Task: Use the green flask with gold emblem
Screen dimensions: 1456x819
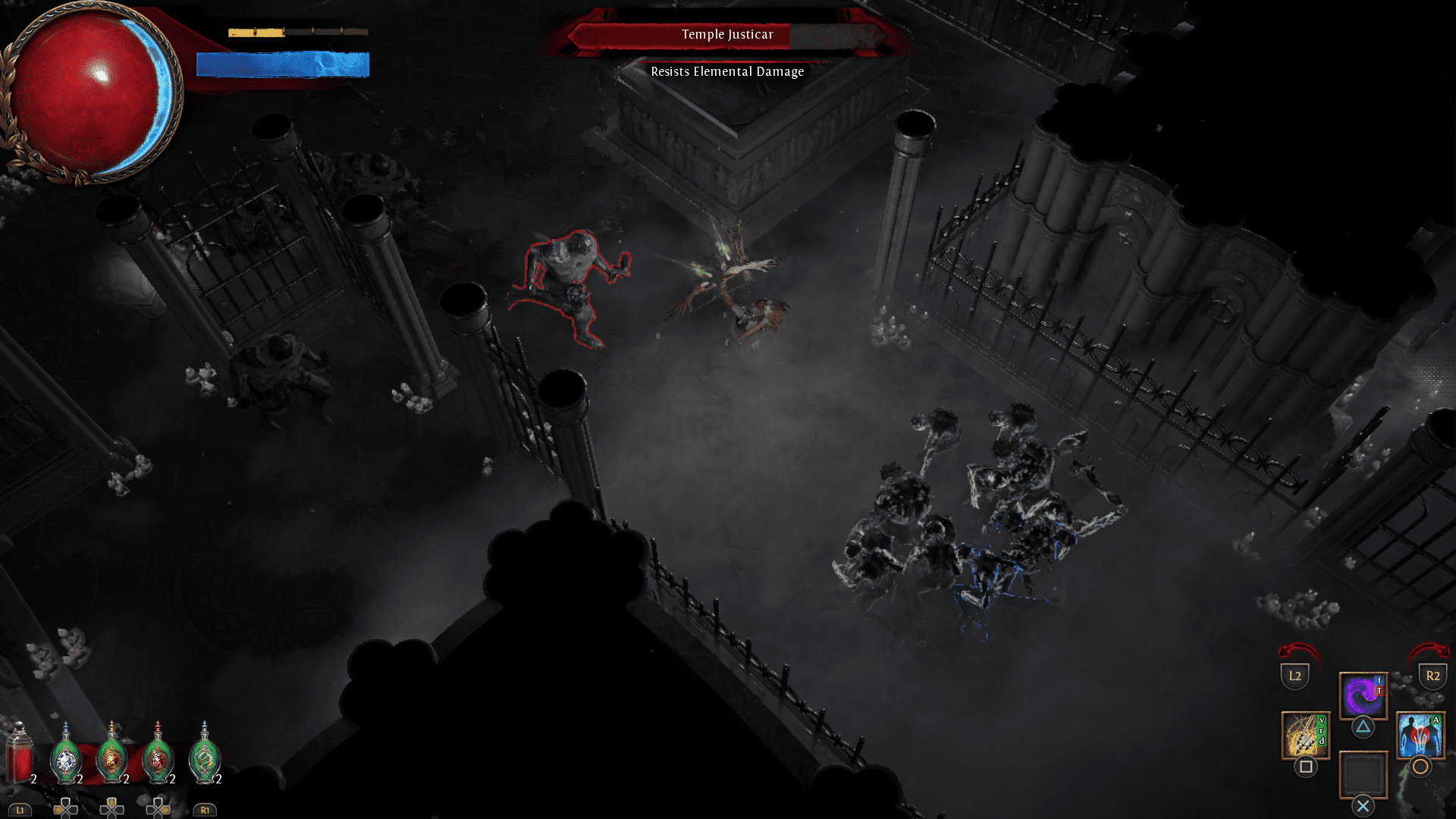Action: (x=112, y=755)
